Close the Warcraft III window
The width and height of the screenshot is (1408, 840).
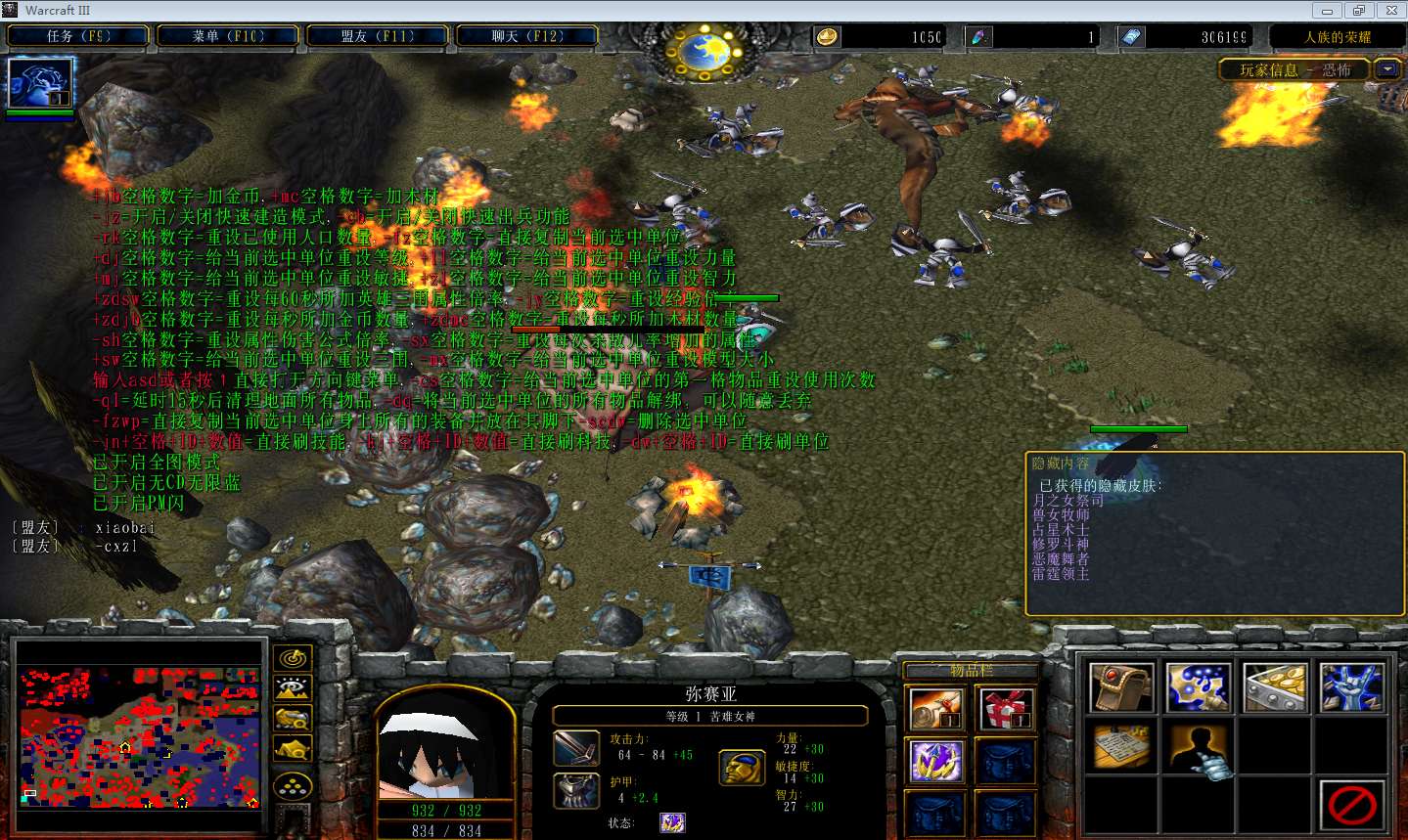click(x=1391, y=11)
